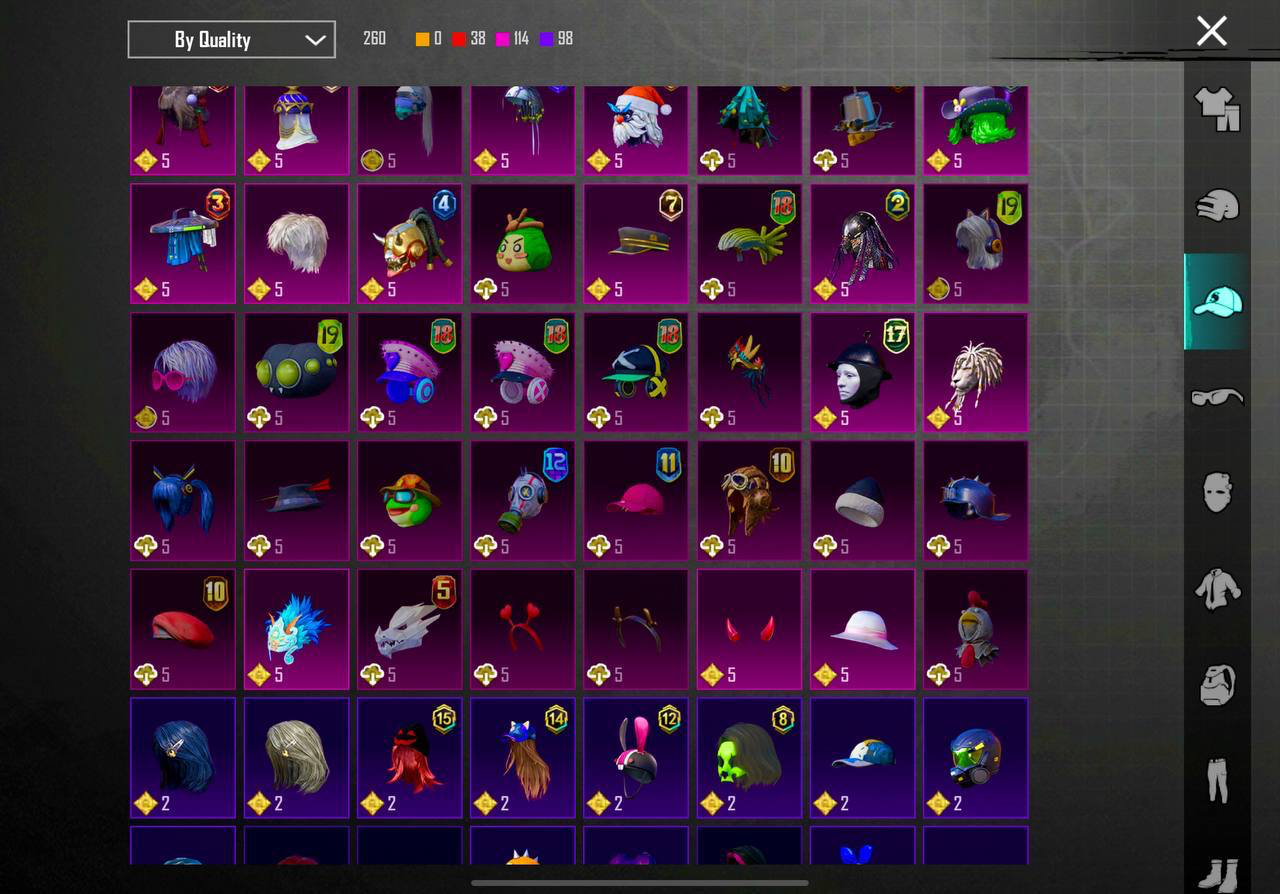Switch to the glasses category tab
1280x894 pixels.
pos(1217,397)
